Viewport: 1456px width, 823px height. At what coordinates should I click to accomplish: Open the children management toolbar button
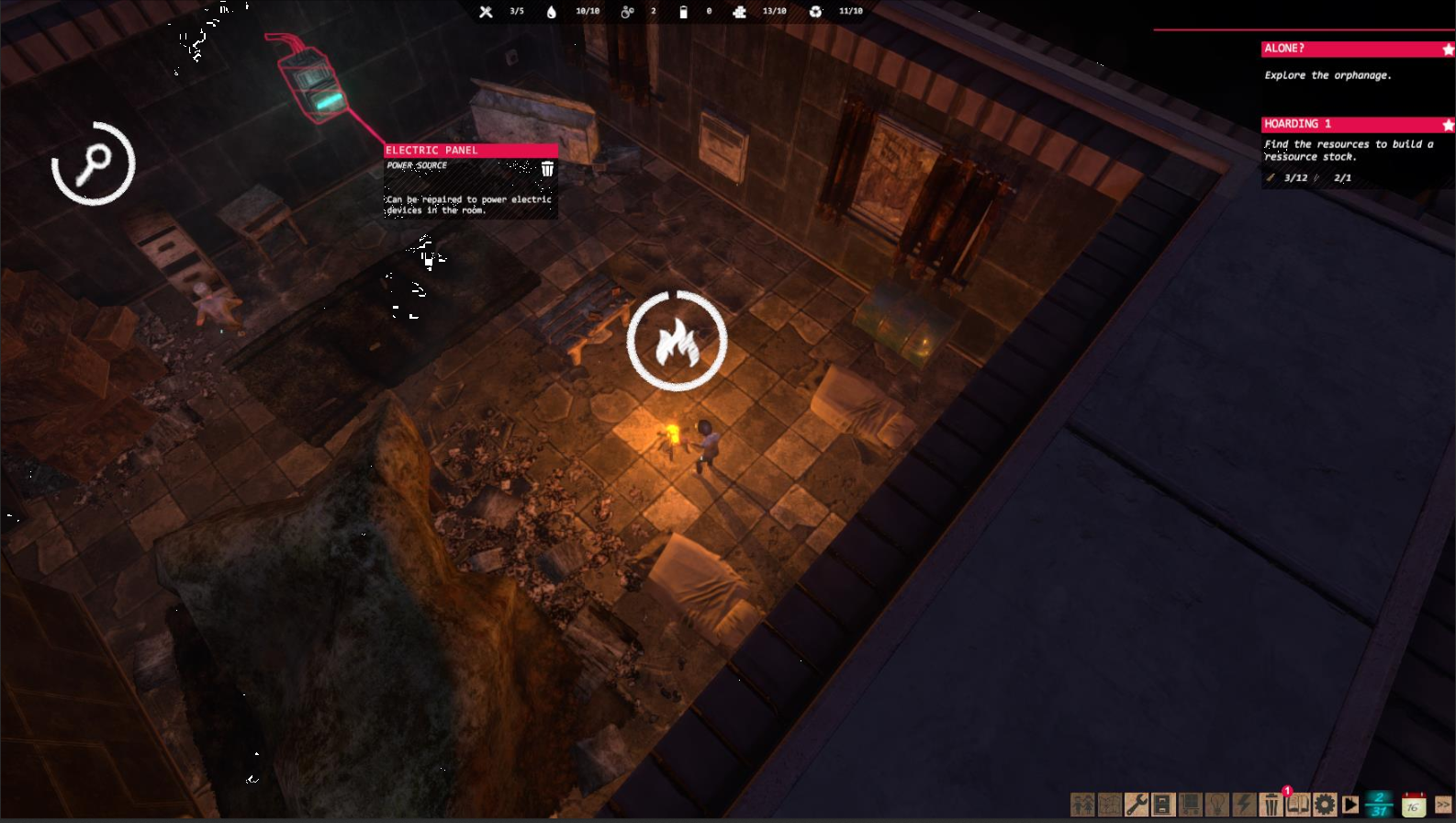pyautogui.click(x=1082, y=805)
